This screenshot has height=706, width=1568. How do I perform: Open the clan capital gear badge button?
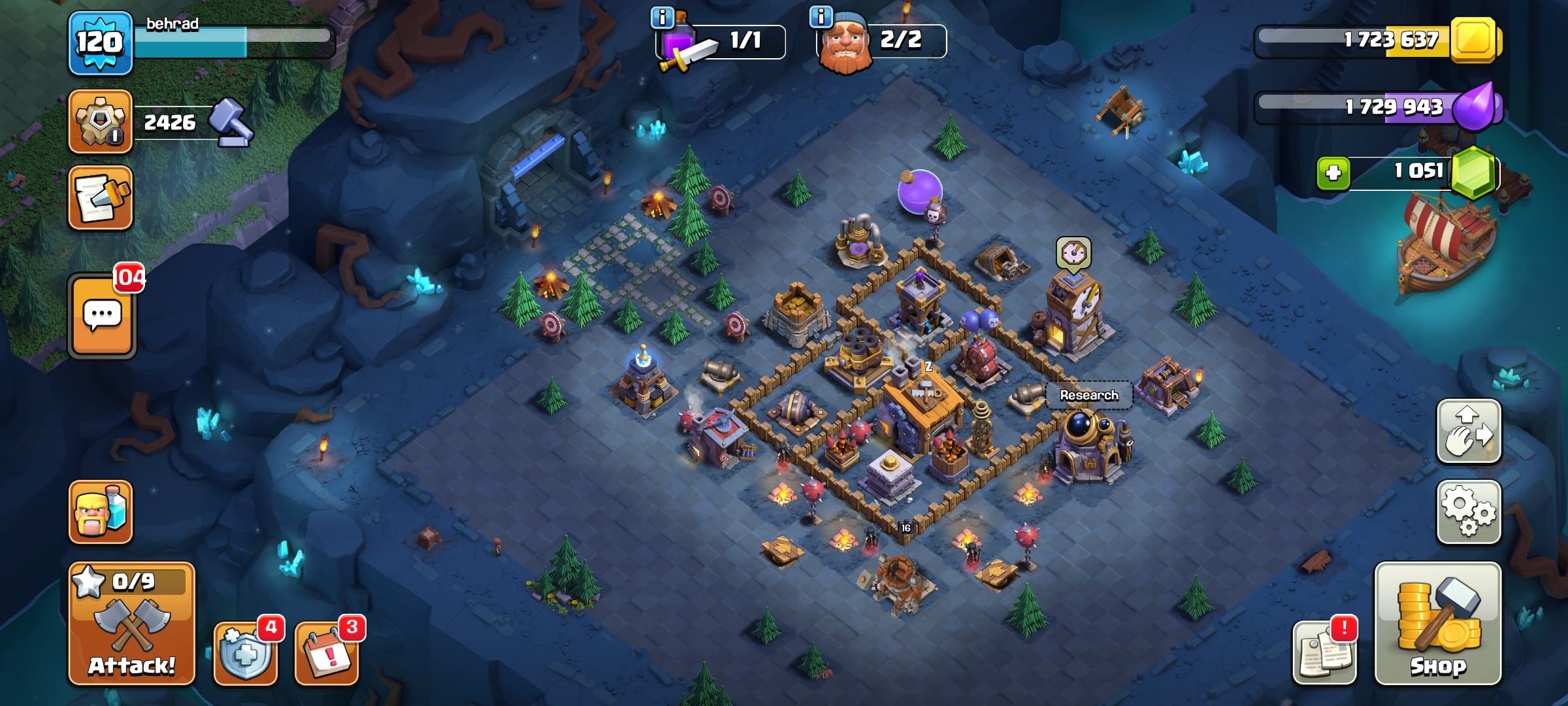click(x=101, y=122)
